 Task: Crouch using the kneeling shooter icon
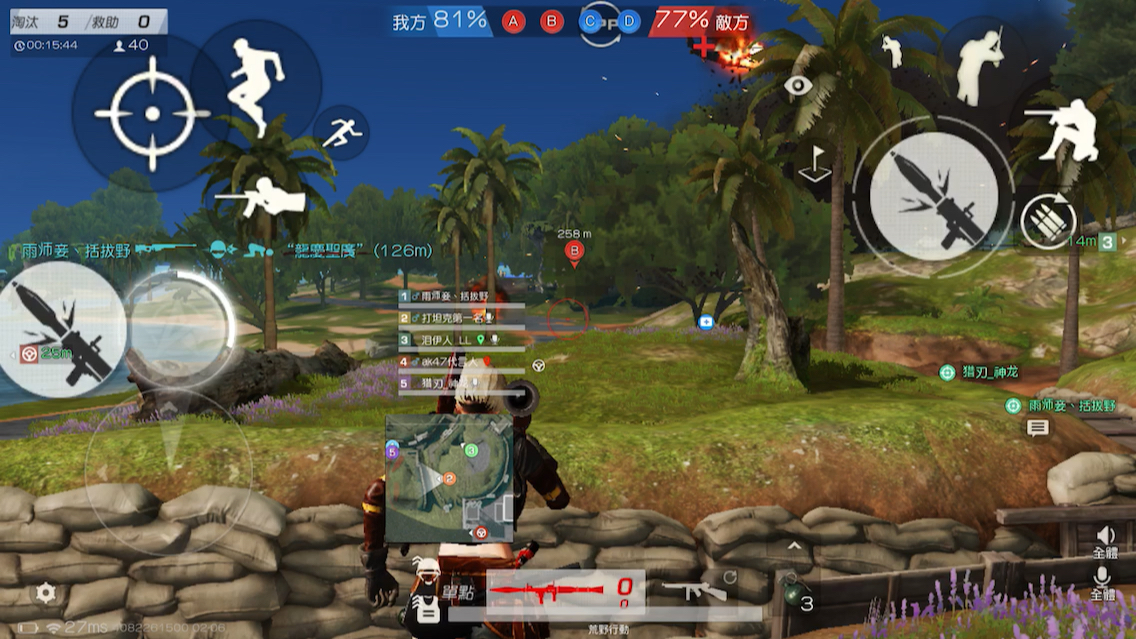[1060, 128]
